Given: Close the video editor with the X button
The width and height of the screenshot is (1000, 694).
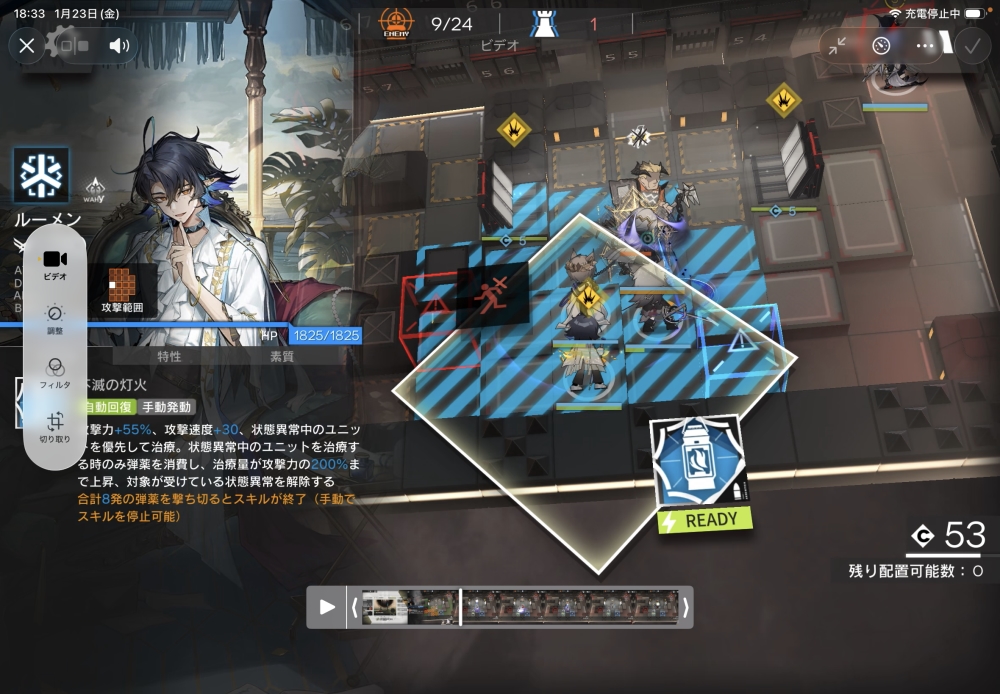Looking at the screenshot, I should [x=27, y=45].
